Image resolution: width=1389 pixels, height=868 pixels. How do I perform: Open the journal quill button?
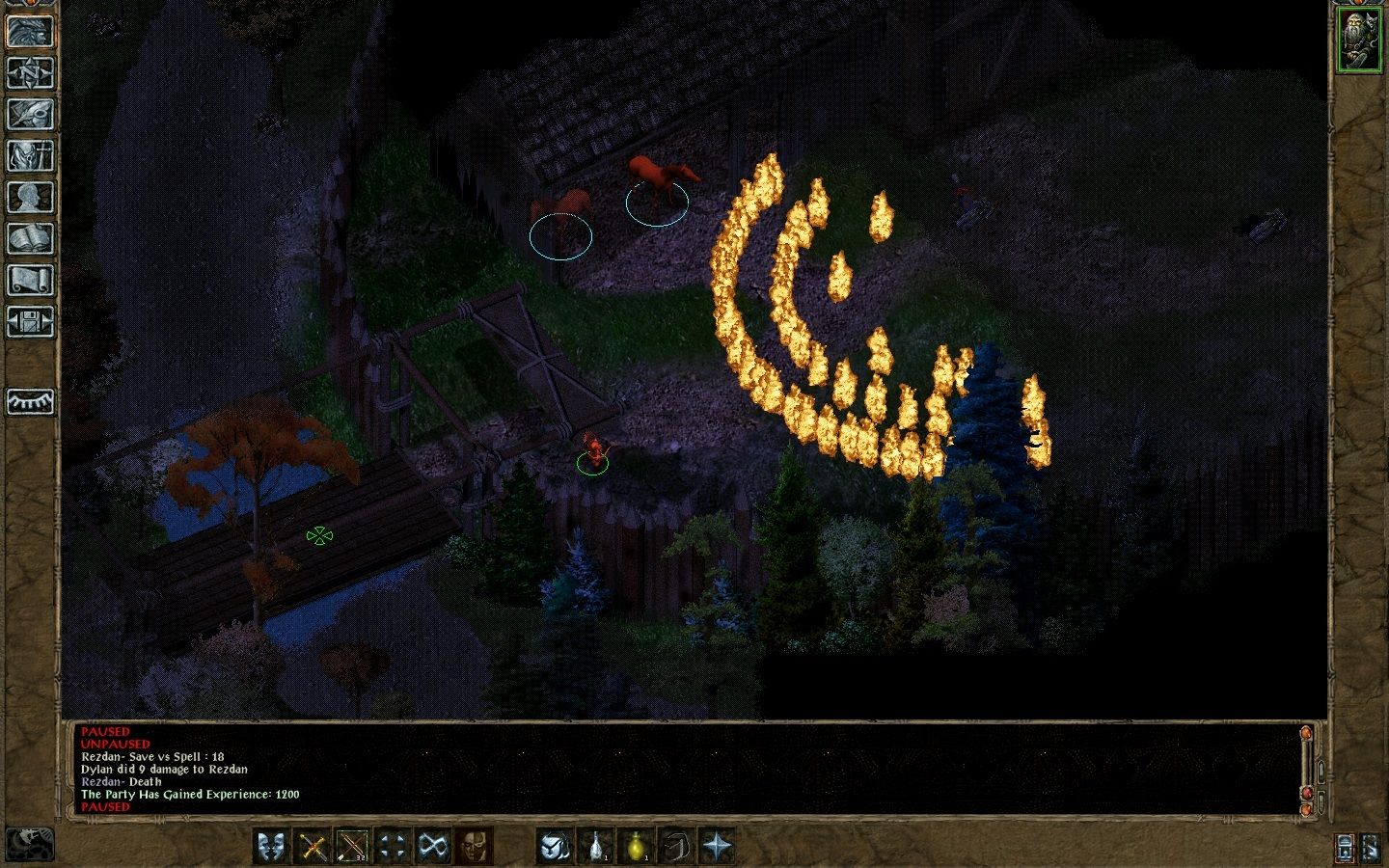point(30,114)
